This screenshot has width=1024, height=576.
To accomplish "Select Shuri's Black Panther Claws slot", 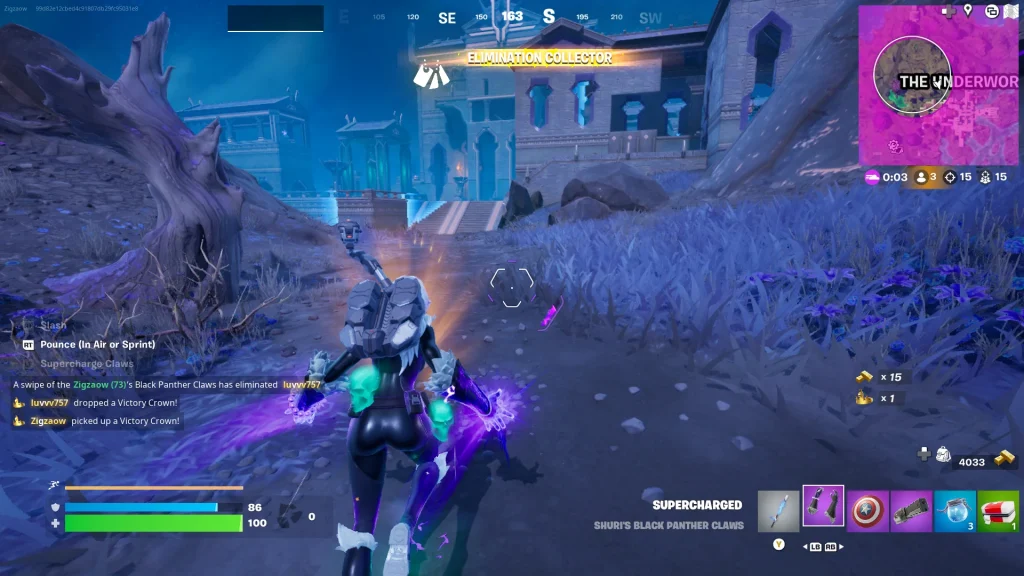I will pyautogui.click(x=823, y=508).
